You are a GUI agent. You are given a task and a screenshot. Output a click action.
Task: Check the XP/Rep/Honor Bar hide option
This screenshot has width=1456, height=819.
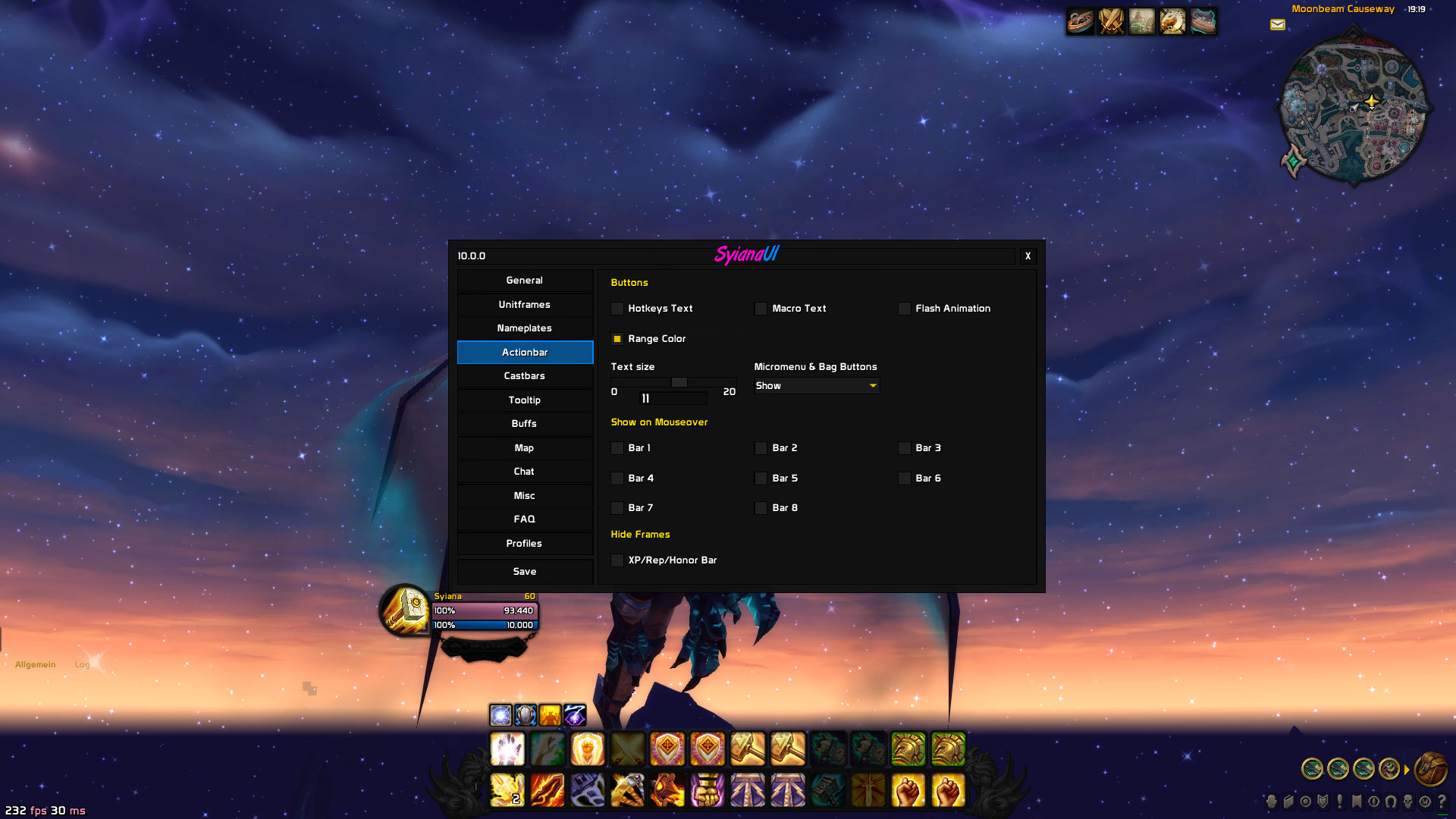pyautogui.click(x=617, y=560)
